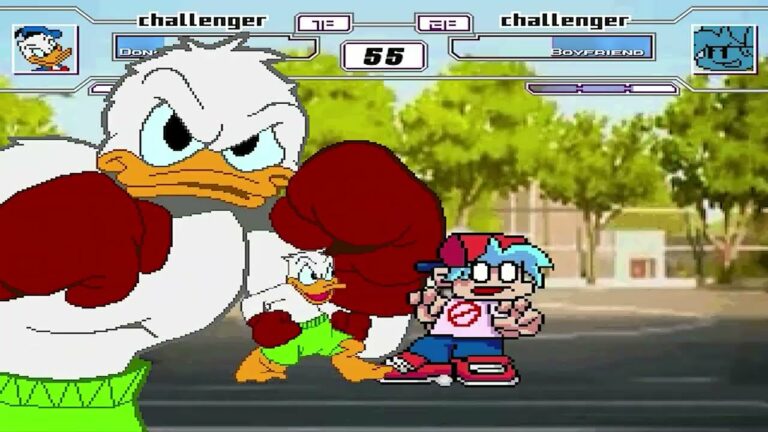Click Donald Duck's player portrait
The width and height of the screenshot is (768, 432).
point(45,48)
